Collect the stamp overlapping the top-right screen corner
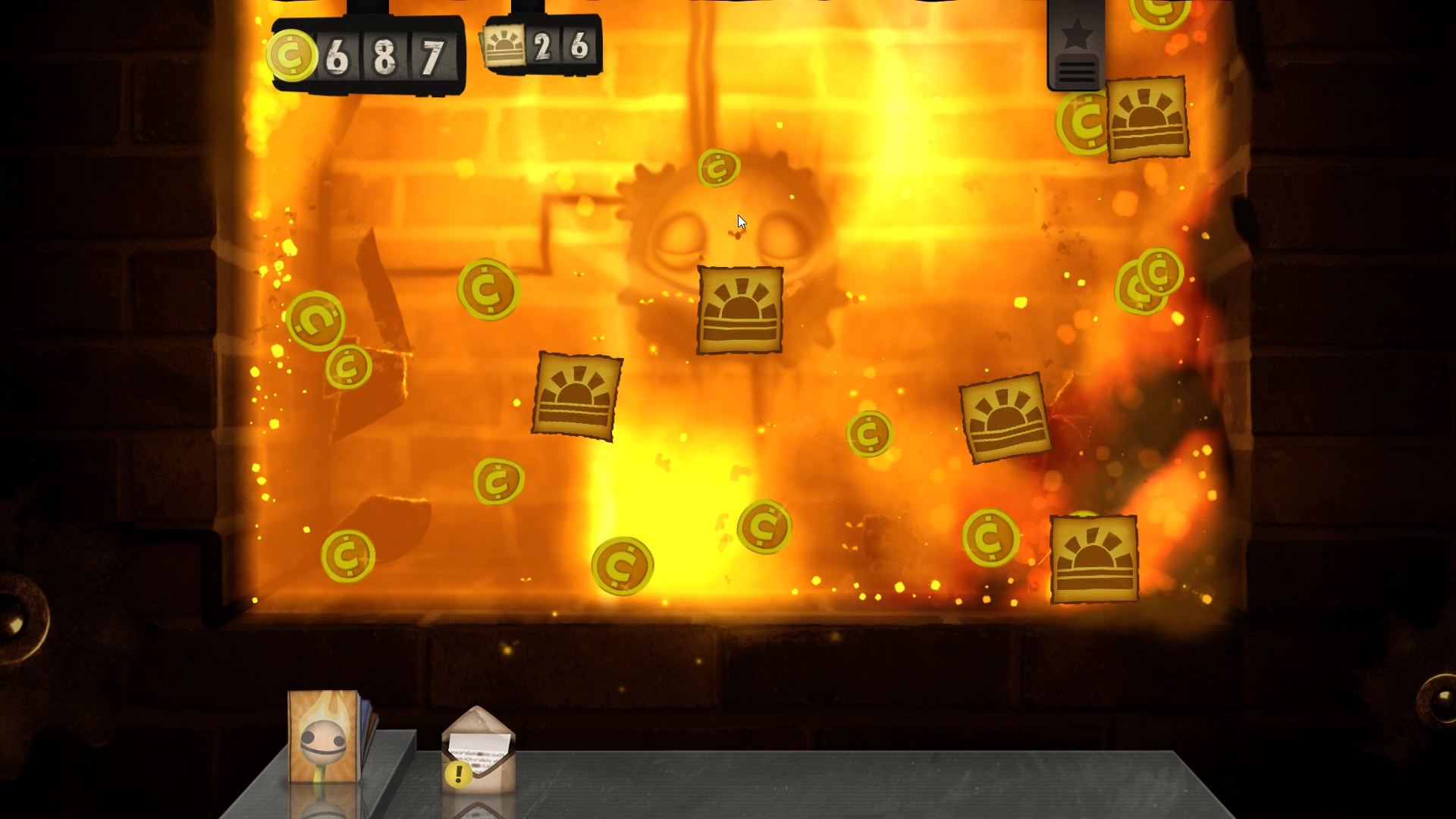Viewport: 1456px width, 819px height. click(1147, 118)
